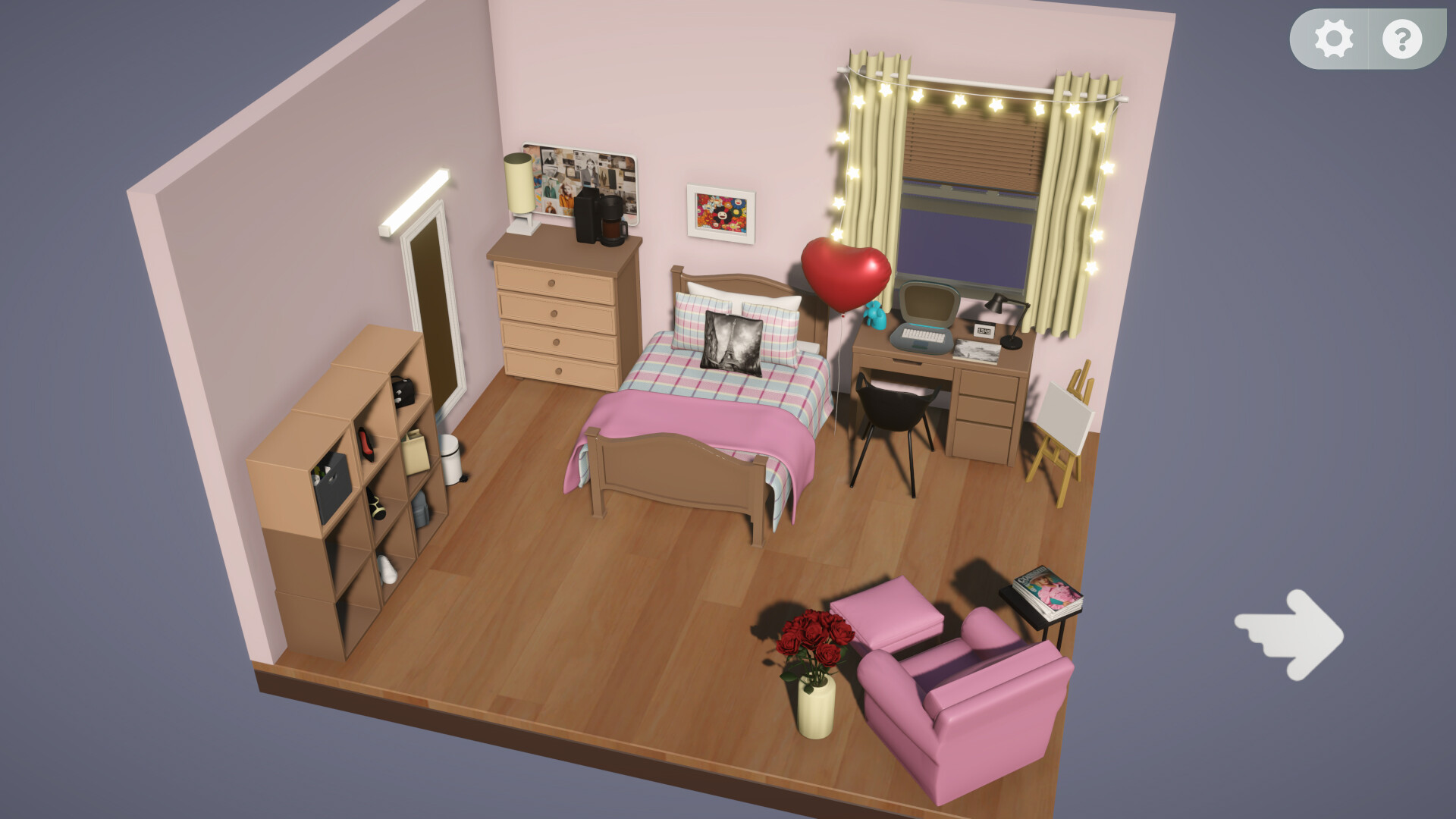Click the coffee maker on the dresser

[x=599, y=218]
